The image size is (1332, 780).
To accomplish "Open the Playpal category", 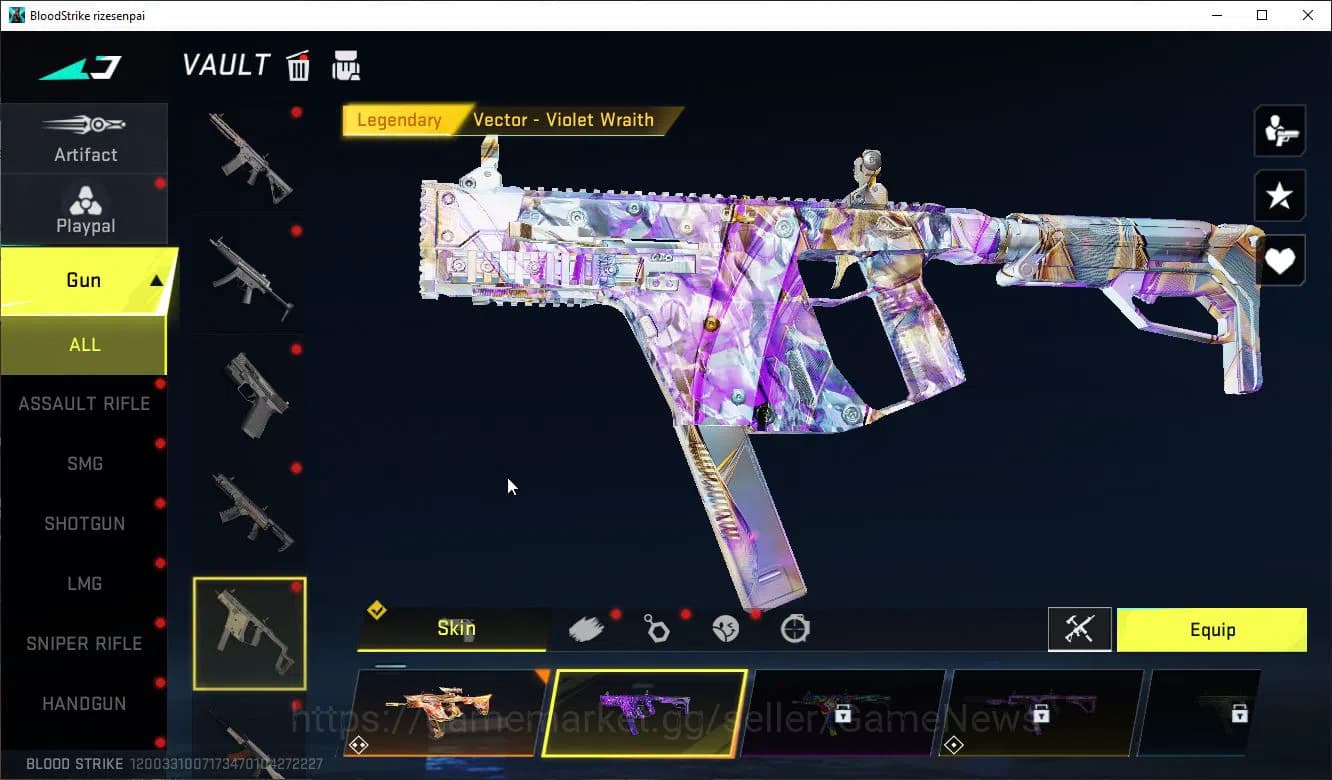I will 85,210.
